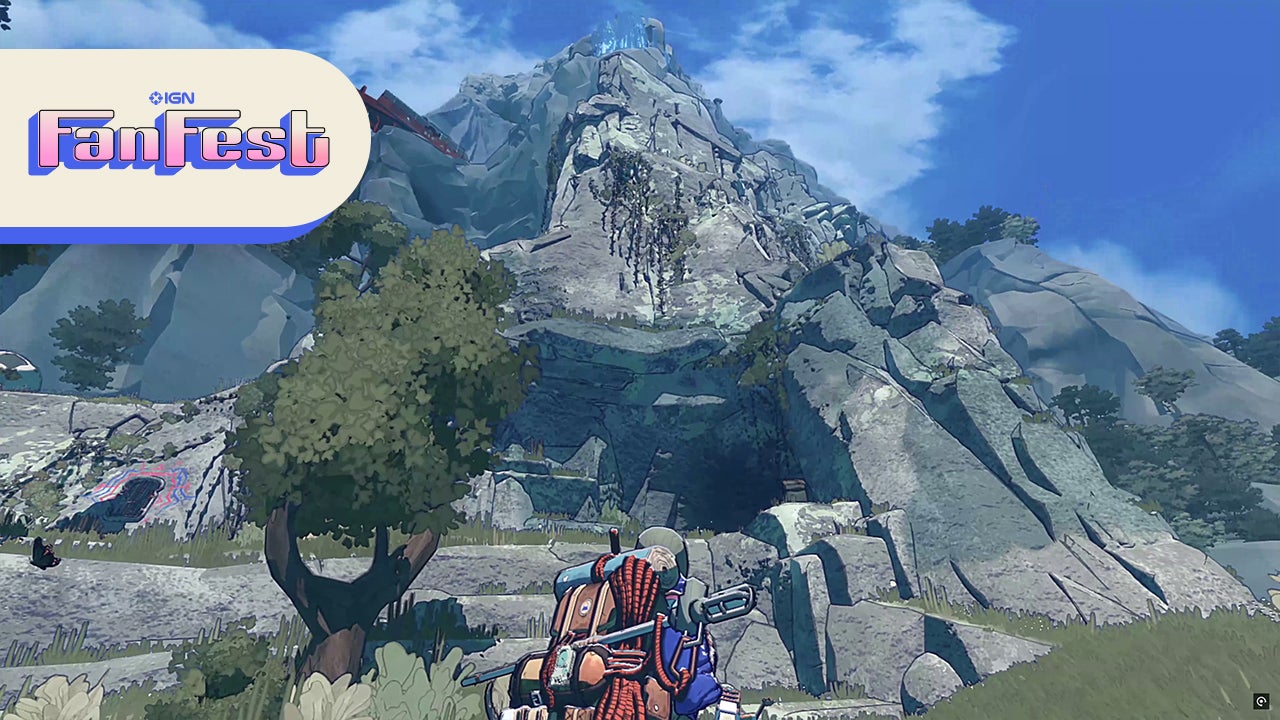Click the IGN FanFest logo badge
Image resolution: width=1280 pixels, height=720 pixels.
180,138
